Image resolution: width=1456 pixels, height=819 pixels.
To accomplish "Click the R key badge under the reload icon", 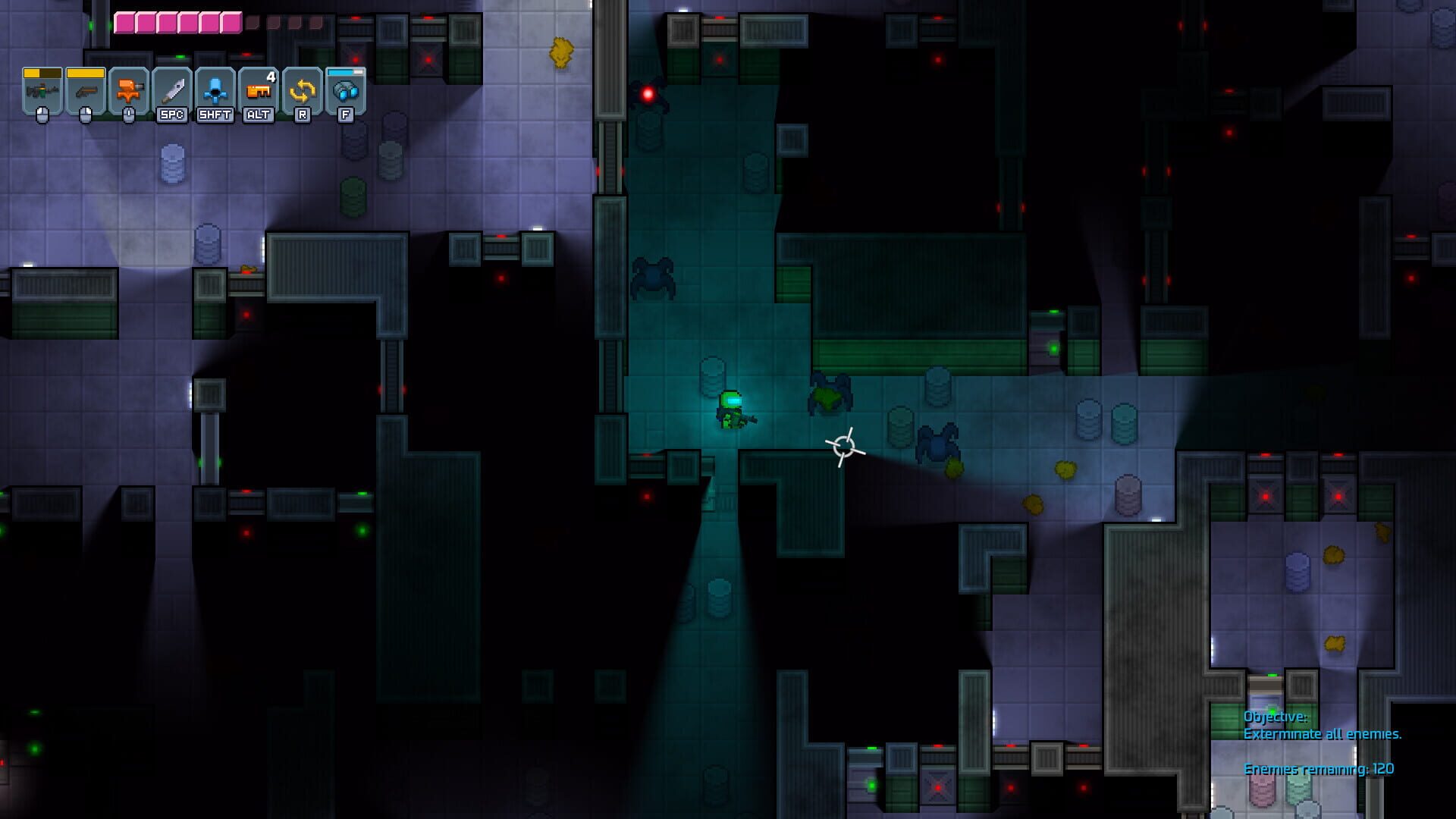I will tap(301, 115).
